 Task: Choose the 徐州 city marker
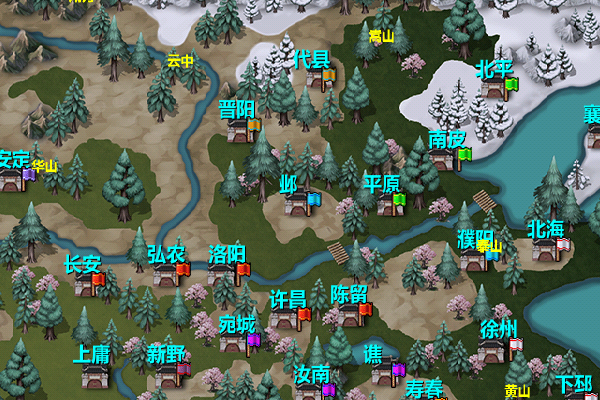(x=493, y=349)
